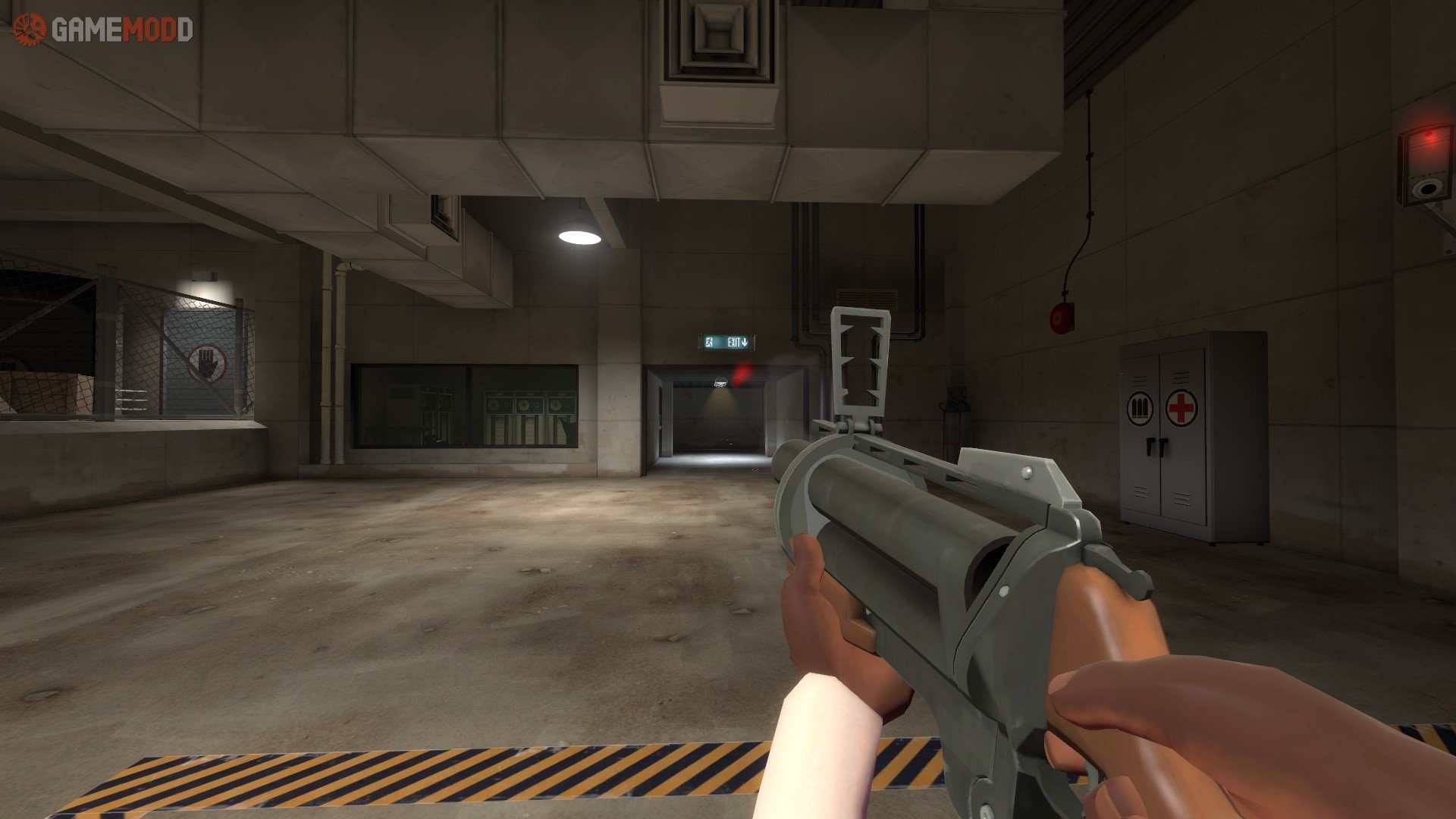Click the GameModd watermark logo

(x=102, y=30)
